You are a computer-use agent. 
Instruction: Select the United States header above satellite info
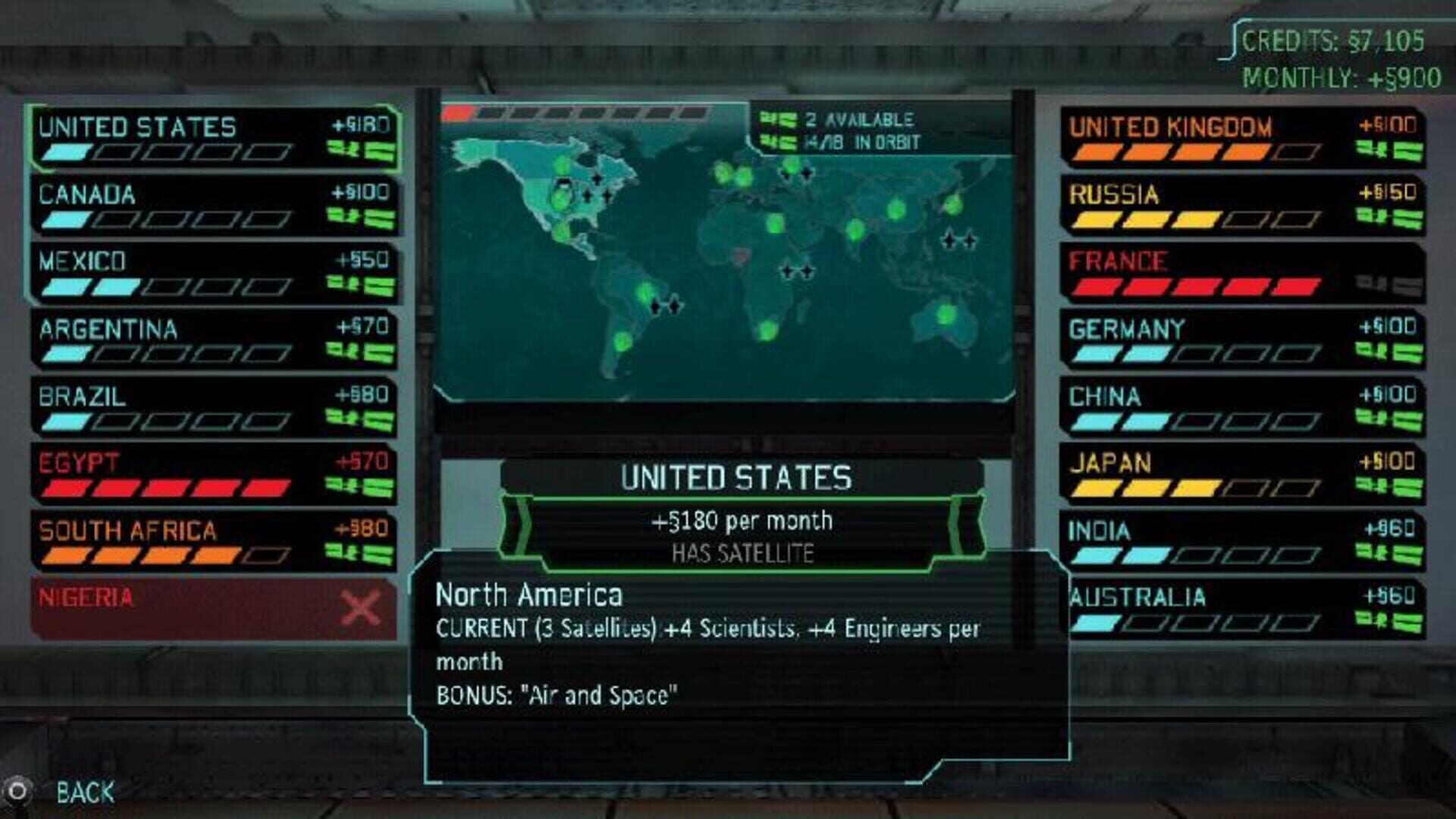[736, 478]
